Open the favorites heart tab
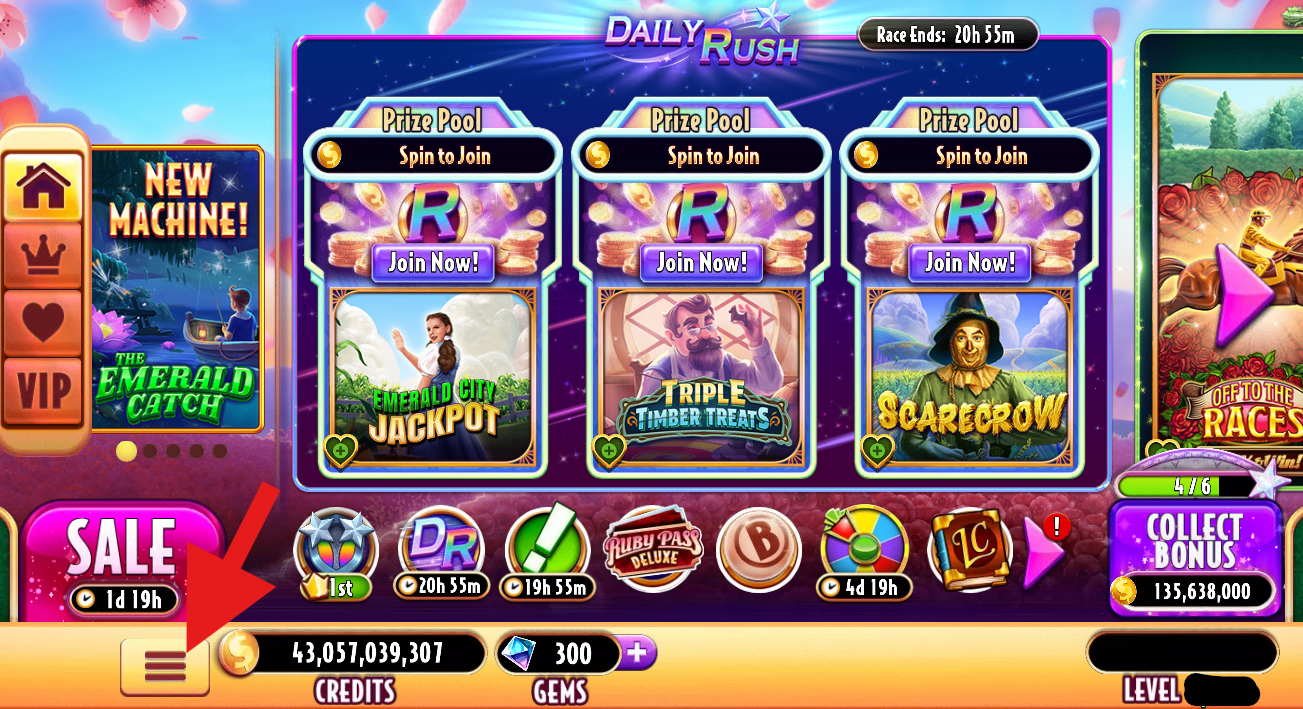Screen dimensions: 1303x709 [43, 322]
